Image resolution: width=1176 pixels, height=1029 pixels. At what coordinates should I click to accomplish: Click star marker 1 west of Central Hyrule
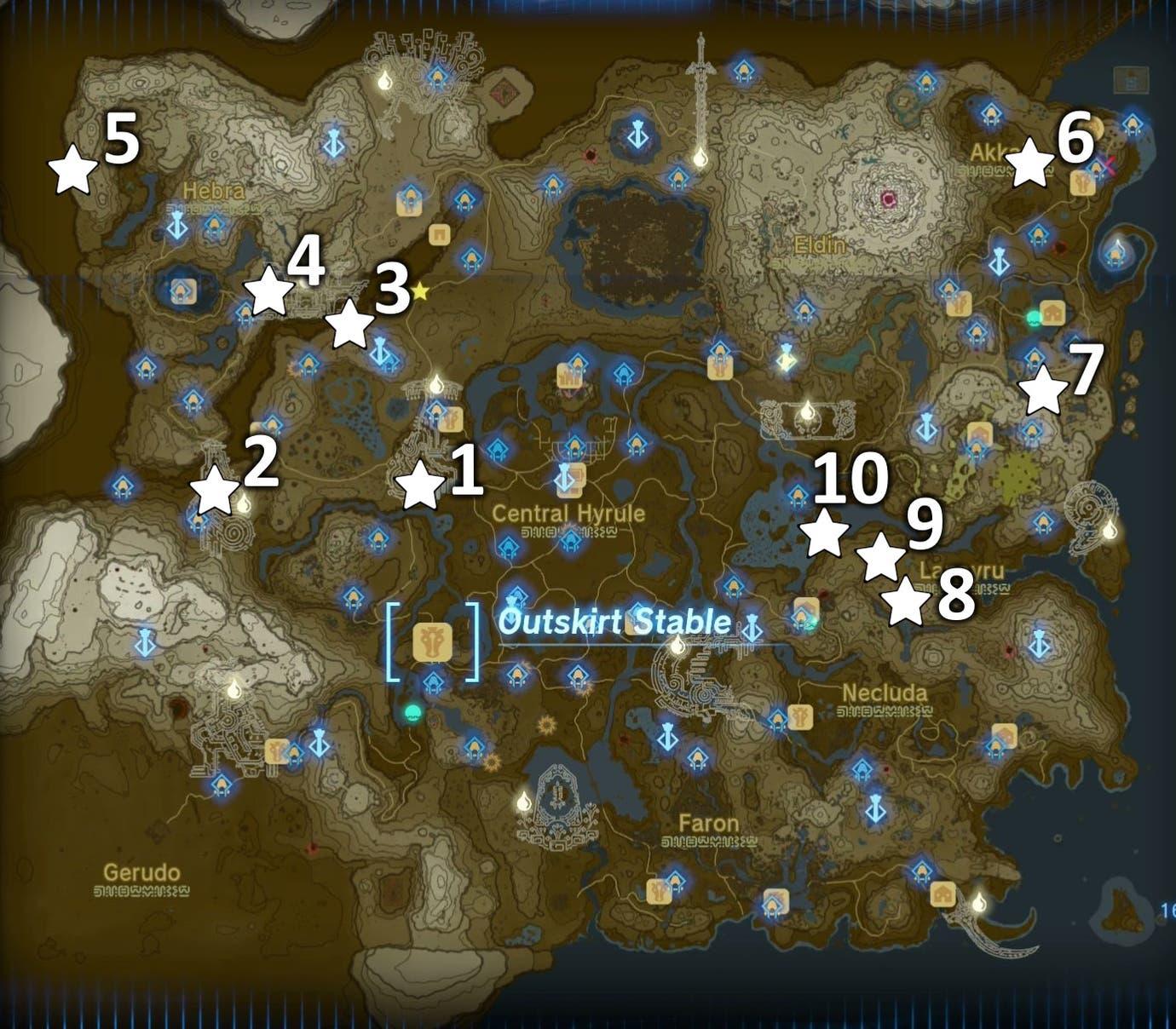click(x=422, y=487)
